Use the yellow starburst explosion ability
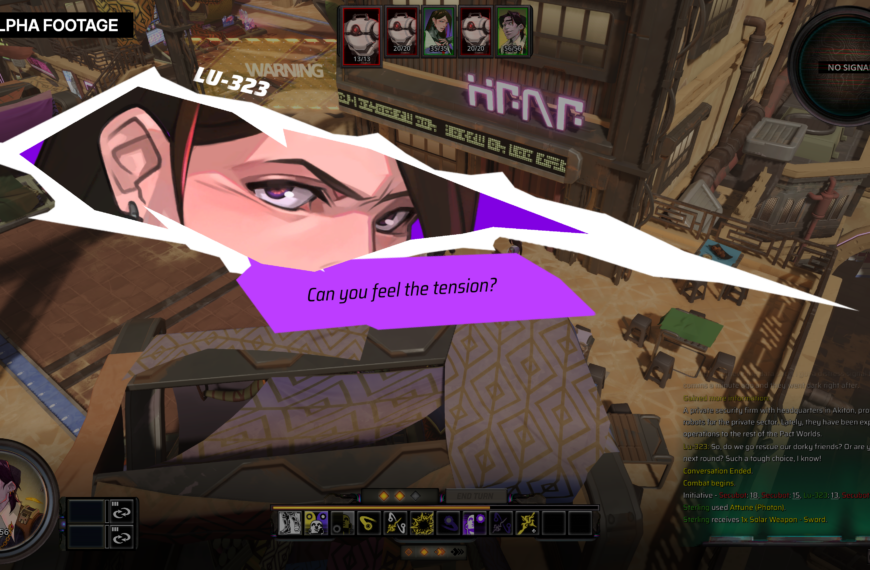Screen dimensions: 870x570 422,523
